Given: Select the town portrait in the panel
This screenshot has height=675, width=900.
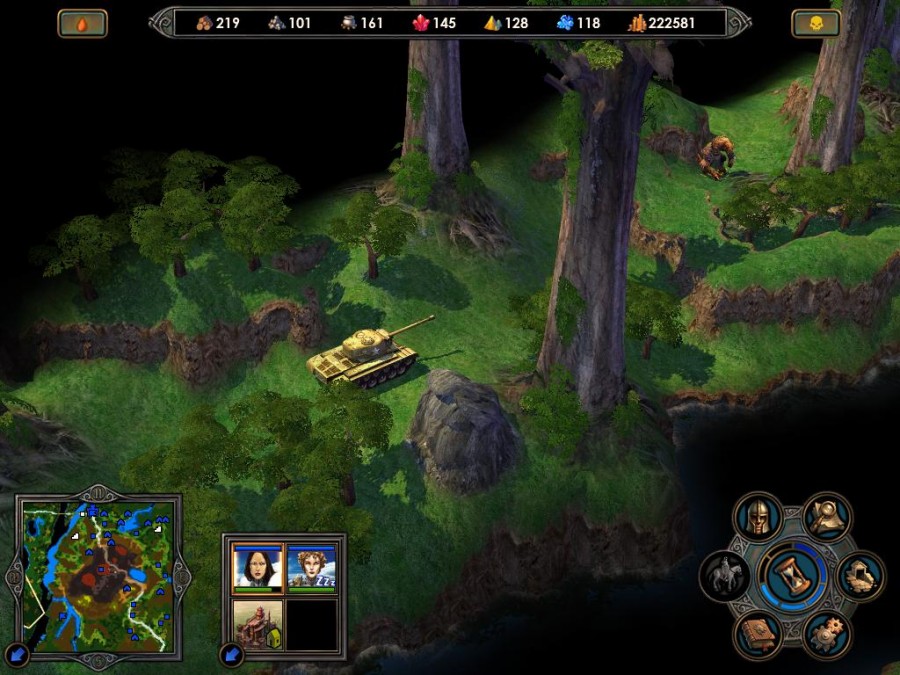Looking at the screenshot, I should (255, 623).
